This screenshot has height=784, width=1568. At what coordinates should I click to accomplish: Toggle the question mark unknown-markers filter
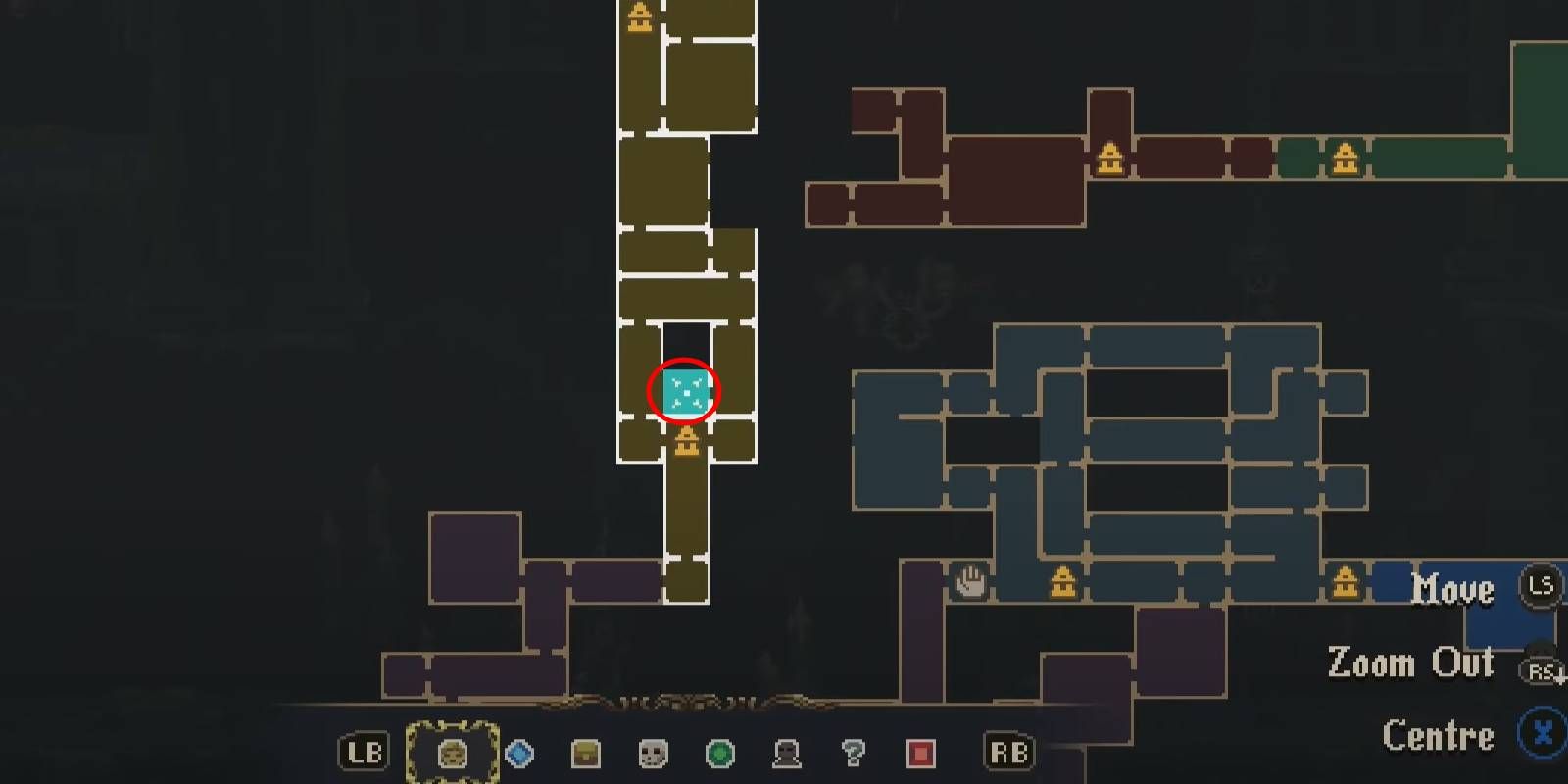(x=853, y=755)
